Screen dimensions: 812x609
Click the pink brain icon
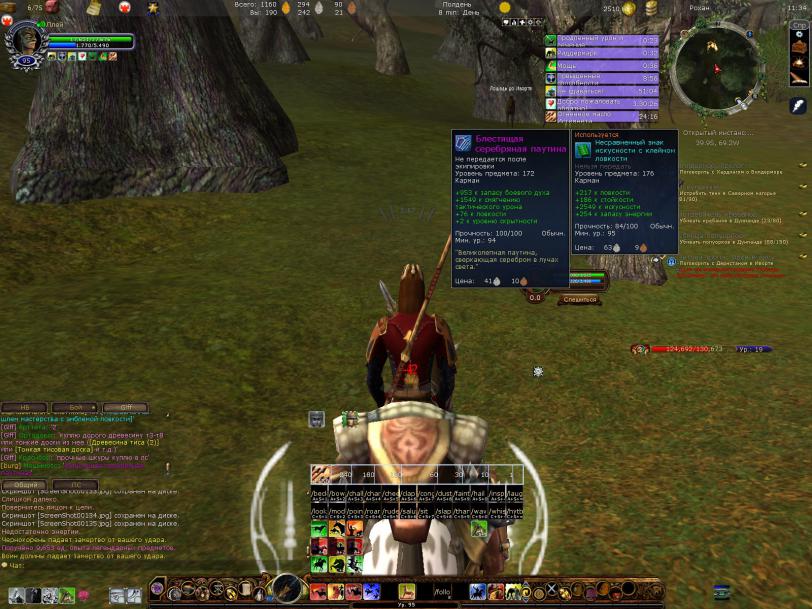pyautogui.click(x=83, y=595)
